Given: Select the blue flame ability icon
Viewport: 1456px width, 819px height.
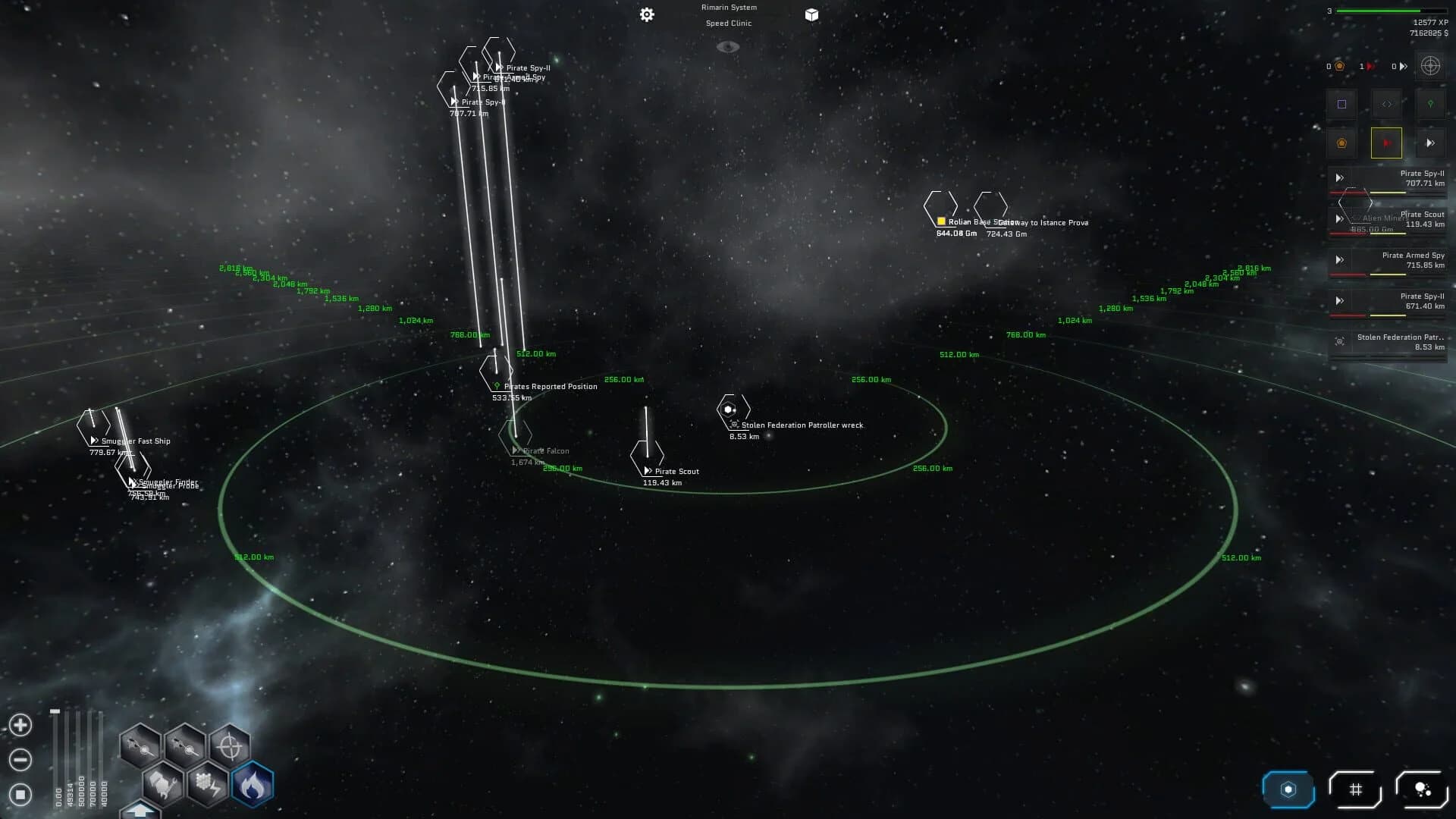Looking at the screenshot, I should click(x=254, y=785).
